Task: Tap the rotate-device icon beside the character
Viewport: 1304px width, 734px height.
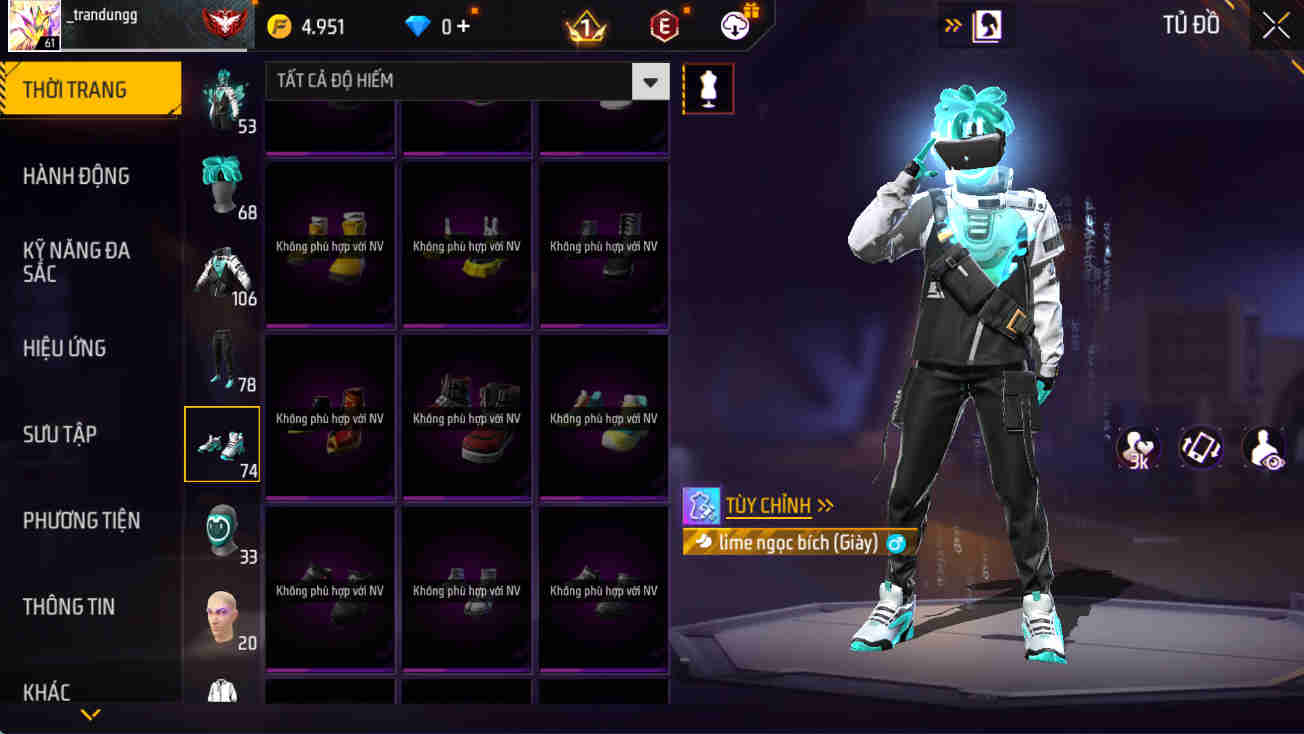Action: click(1200, 448)
